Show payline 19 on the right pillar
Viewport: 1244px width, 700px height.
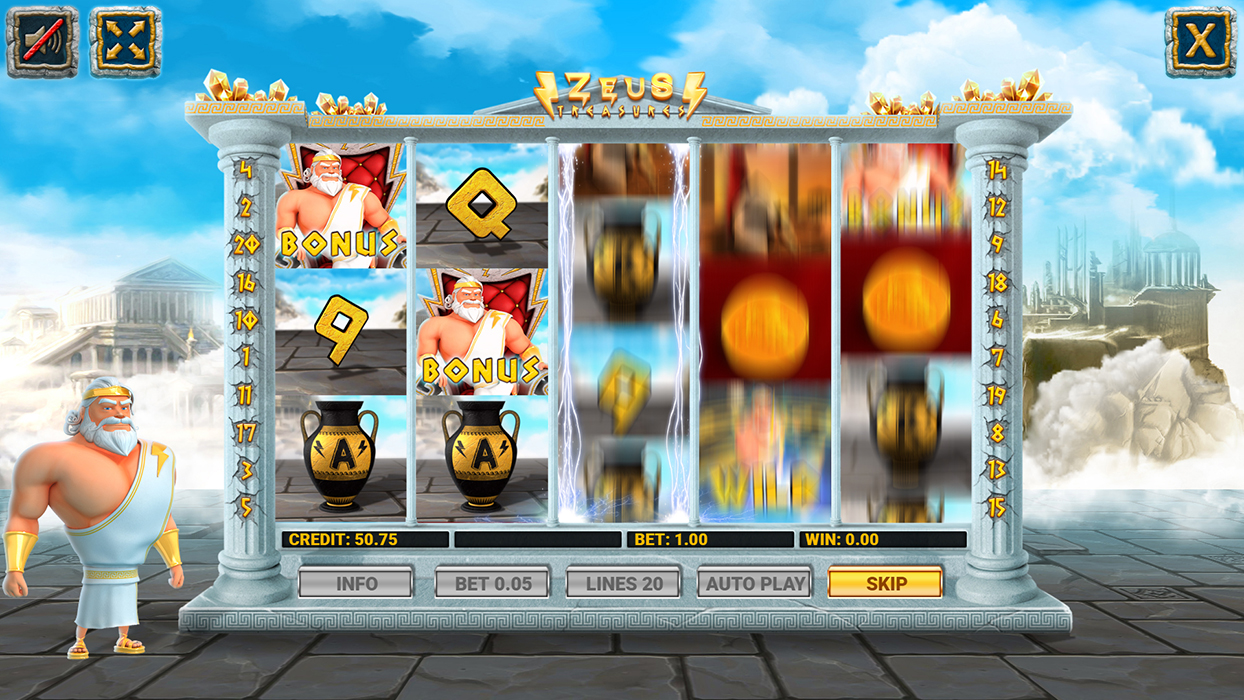tap(996, 395)
